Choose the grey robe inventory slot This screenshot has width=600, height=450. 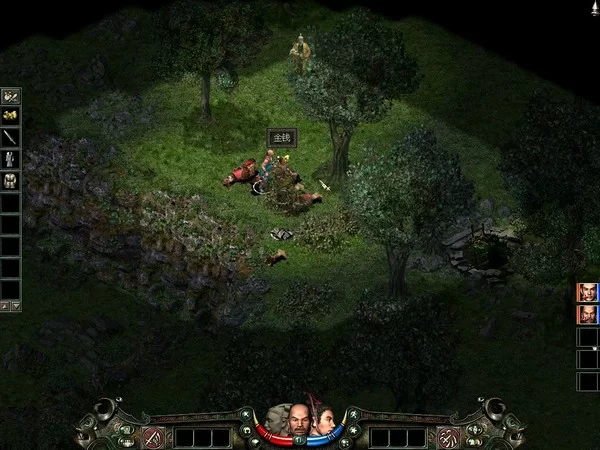pos(11,158)
